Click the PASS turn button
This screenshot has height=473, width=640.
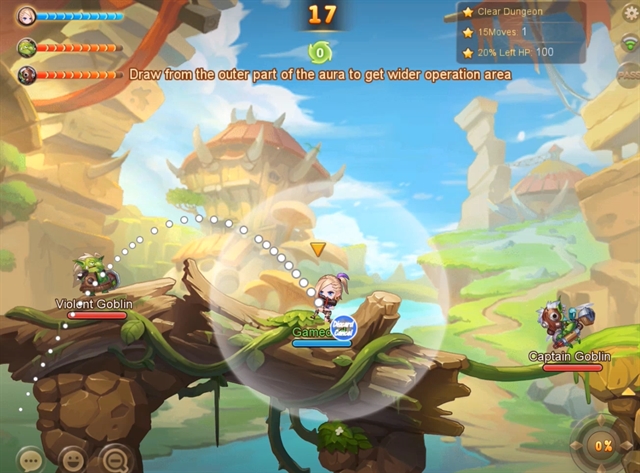(629, 75)
